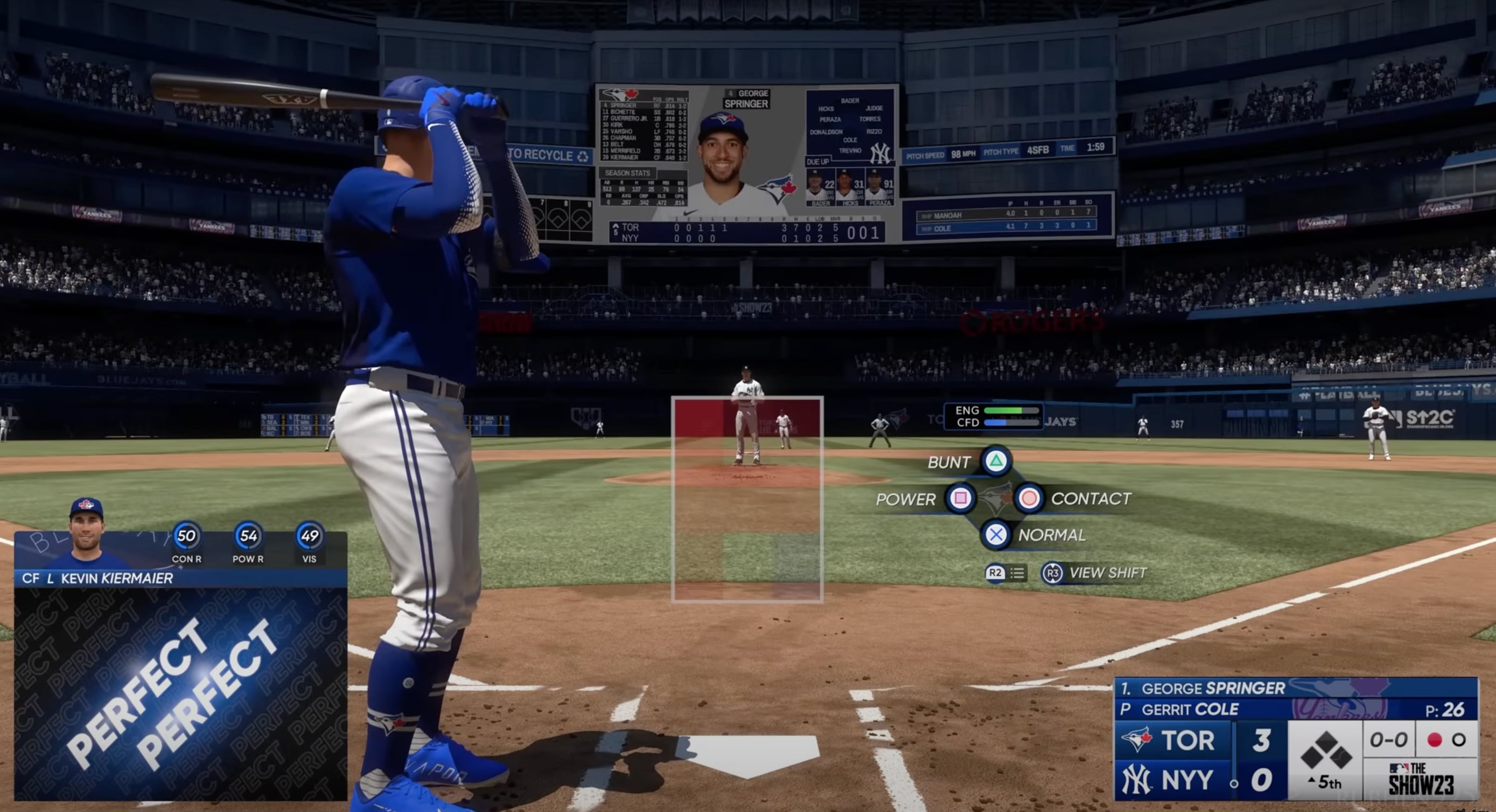Choose the Contact swing option
This screenshot has height=812, width=1496.
[x=1029, y=499]
